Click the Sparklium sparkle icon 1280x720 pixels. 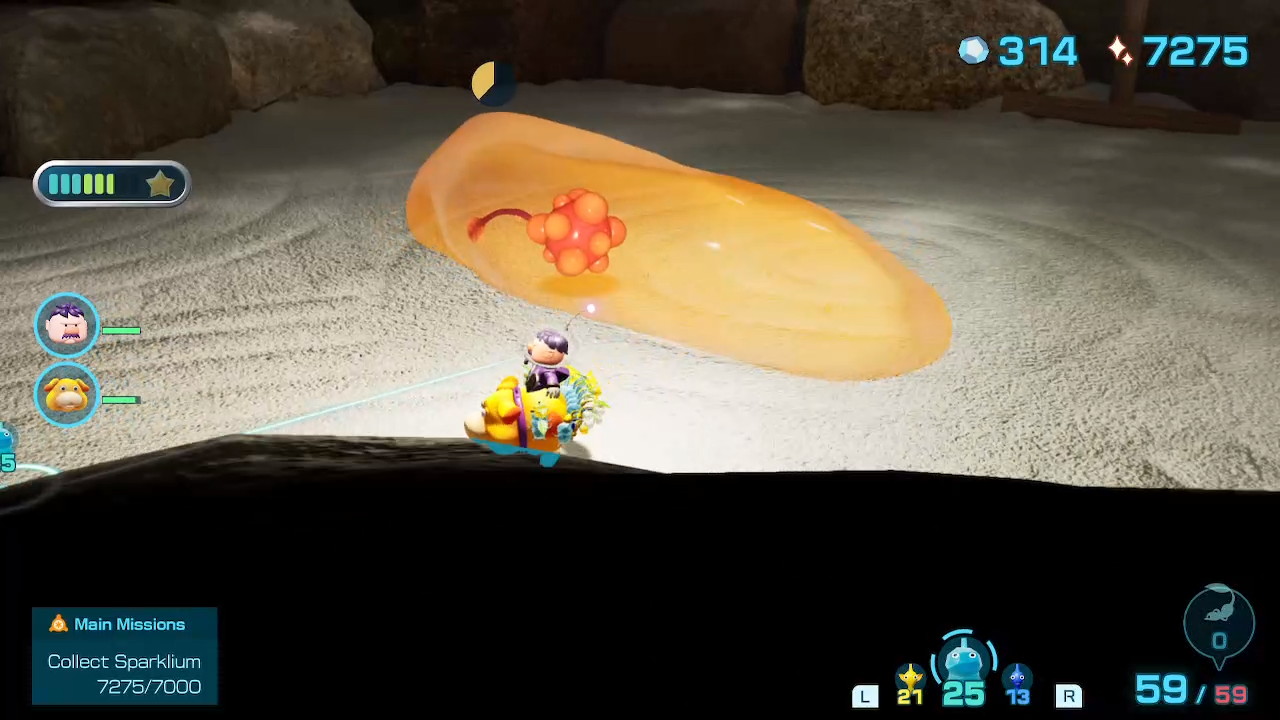pos(1119,52)
